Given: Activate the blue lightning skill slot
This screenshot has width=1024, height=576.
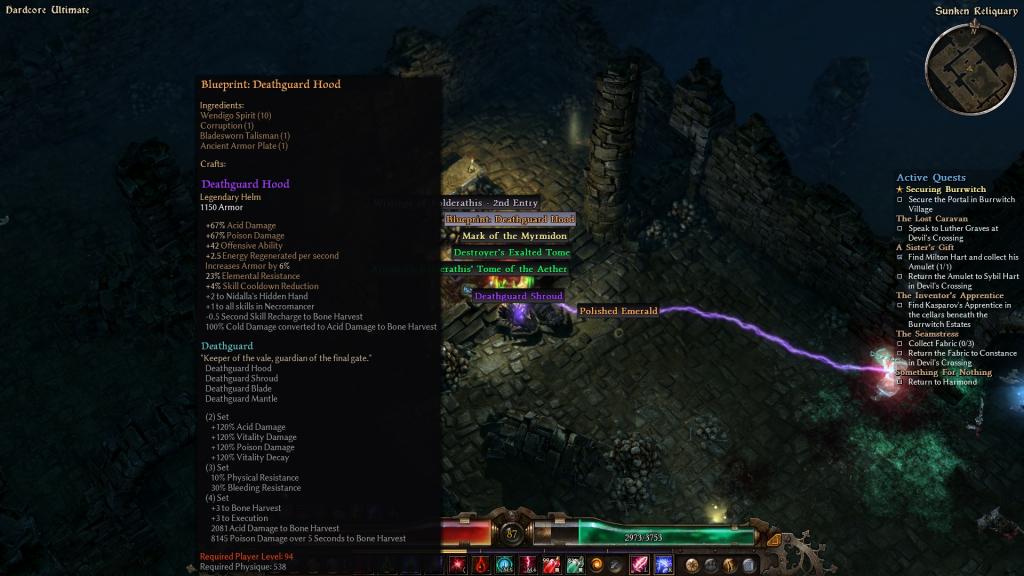Looking at the screenshot, I should (x=663, y=566).
